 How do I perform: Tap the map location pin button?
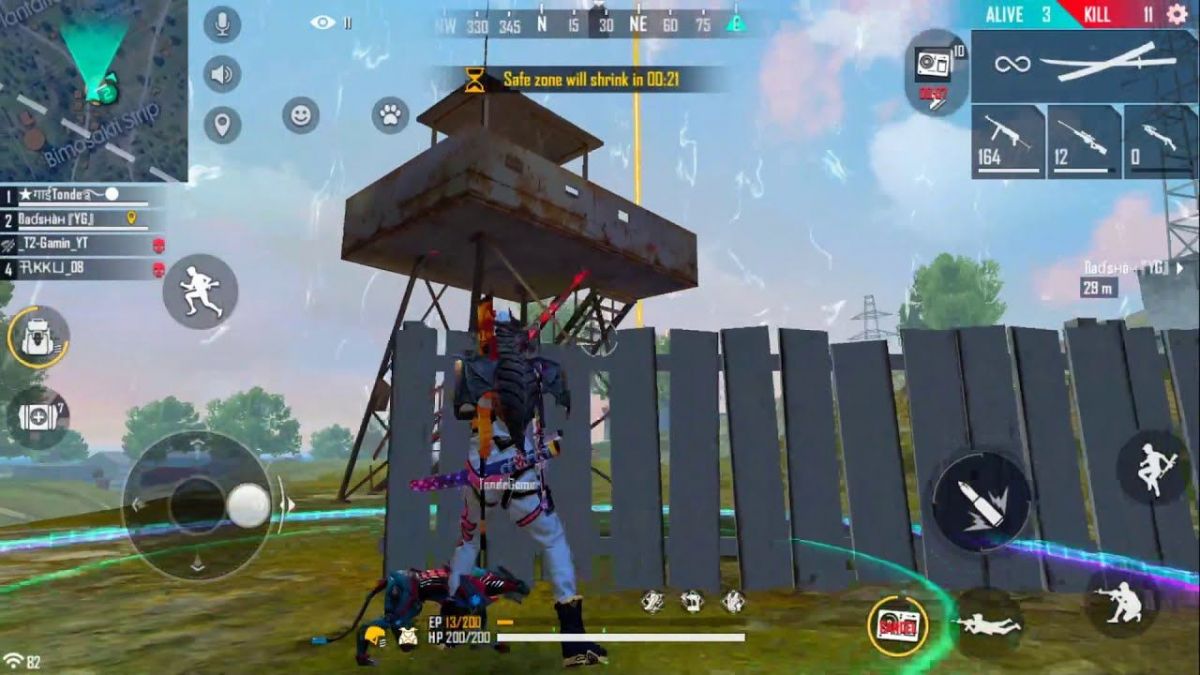click(x=222, y=125)
